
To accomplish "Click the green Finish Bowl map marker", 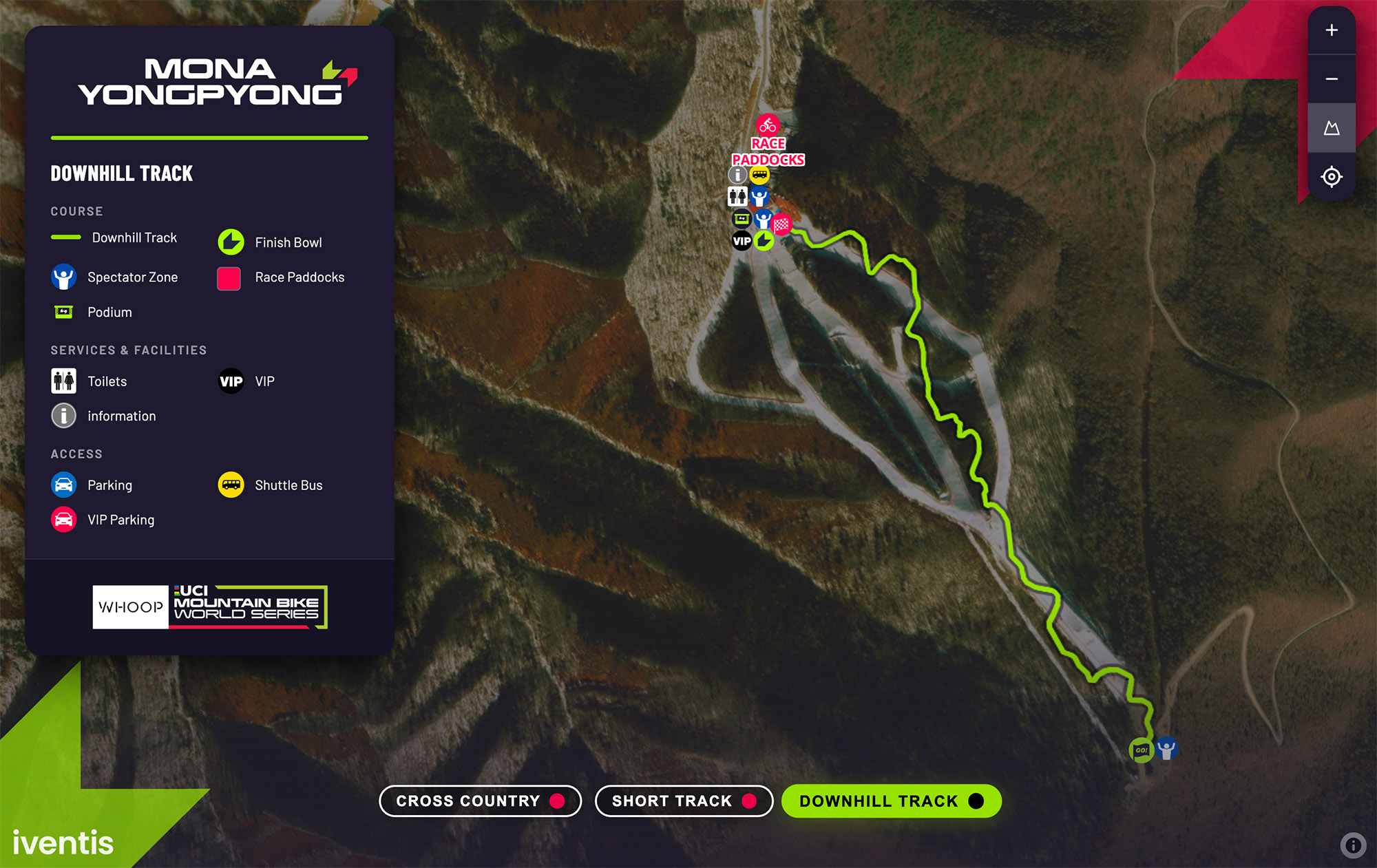I will point(764,241).
